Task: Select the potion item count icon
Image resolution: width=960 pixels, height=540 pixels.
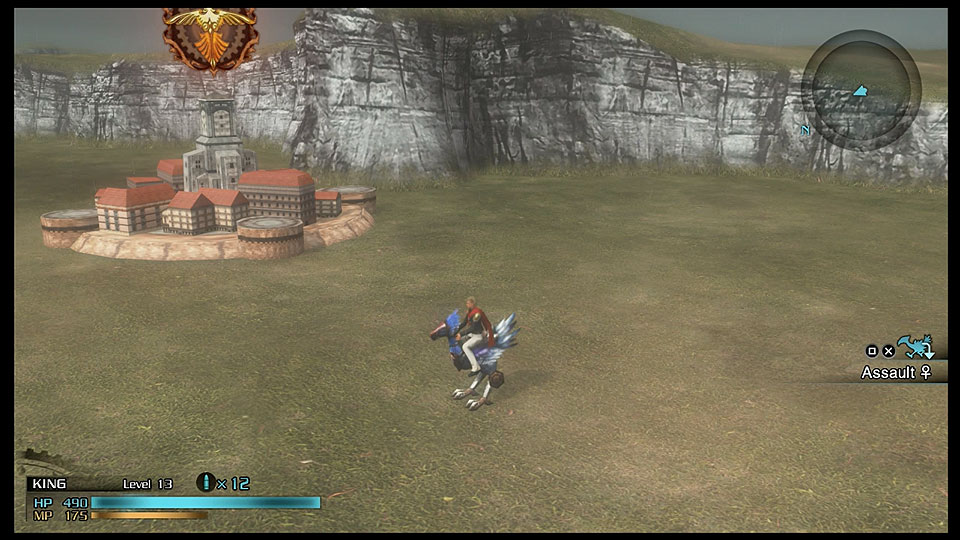Action: [206, 483]
